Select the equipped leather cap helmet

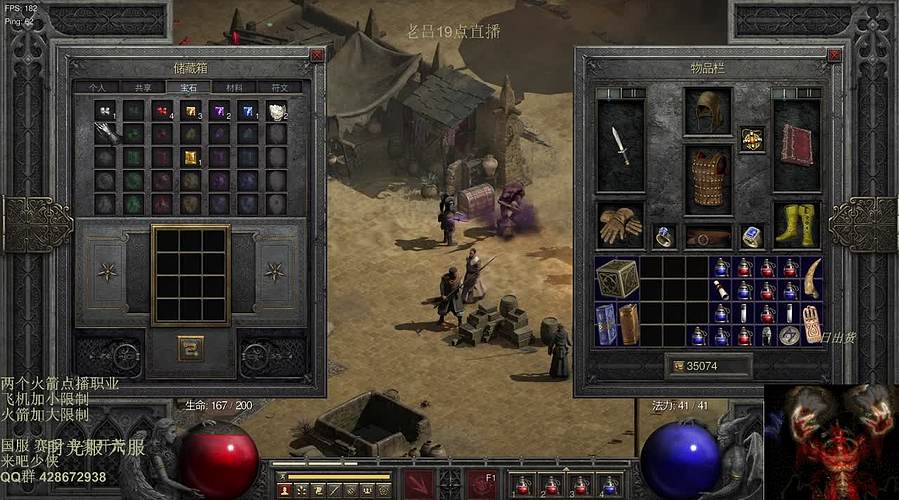tap(708, 111)
